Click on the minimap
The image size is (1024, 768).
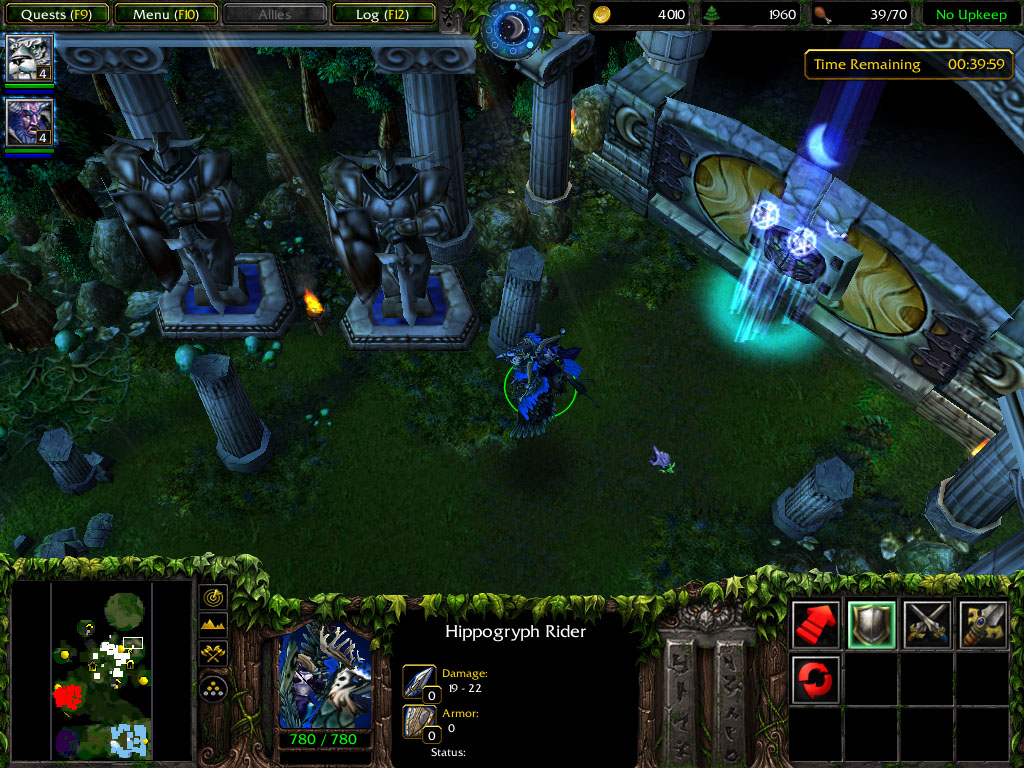pyautogui.click(x=100, y=672)
